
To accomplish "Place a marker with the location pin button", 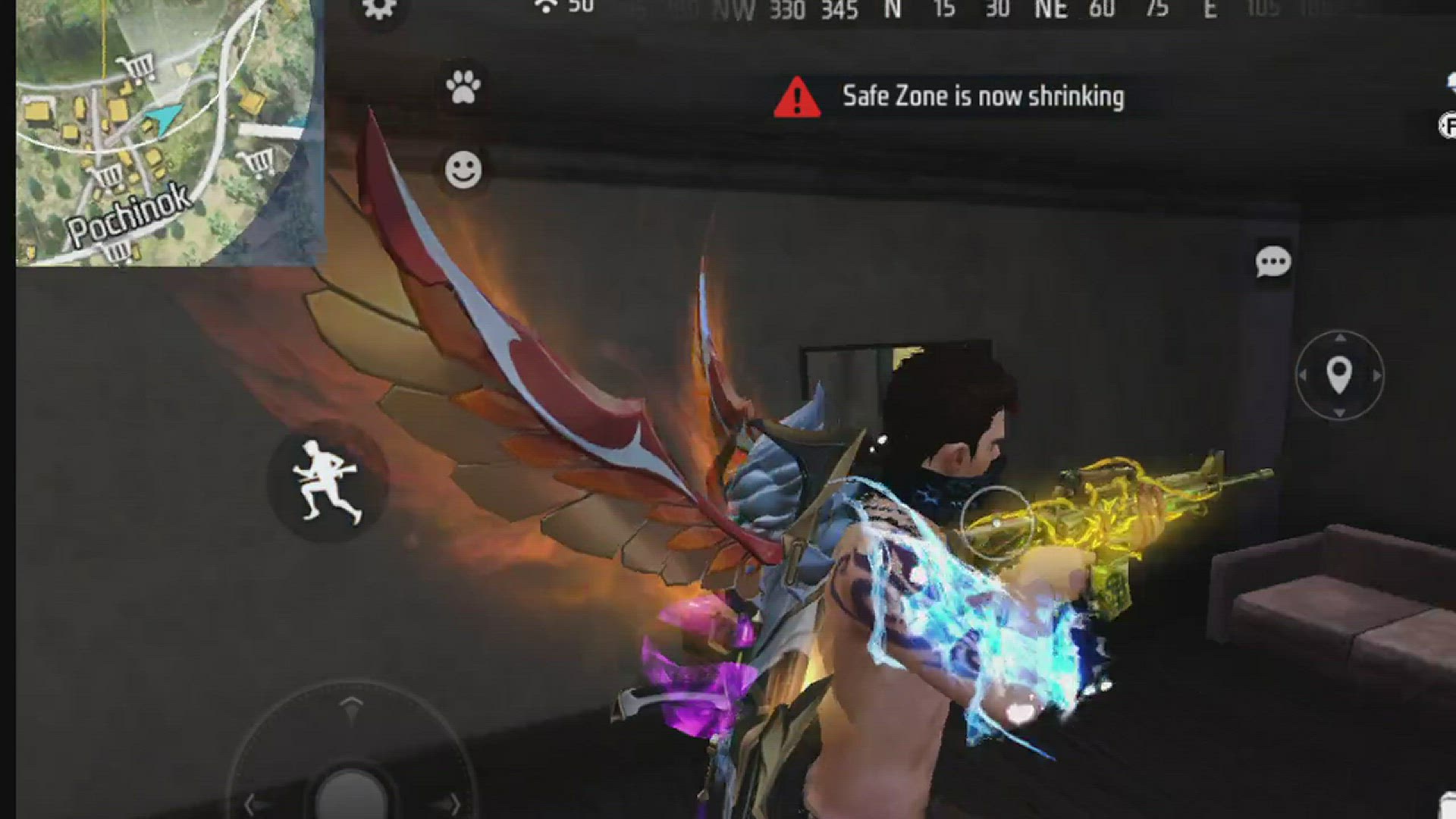I will pyautogui.click(x=1339, y=375).
